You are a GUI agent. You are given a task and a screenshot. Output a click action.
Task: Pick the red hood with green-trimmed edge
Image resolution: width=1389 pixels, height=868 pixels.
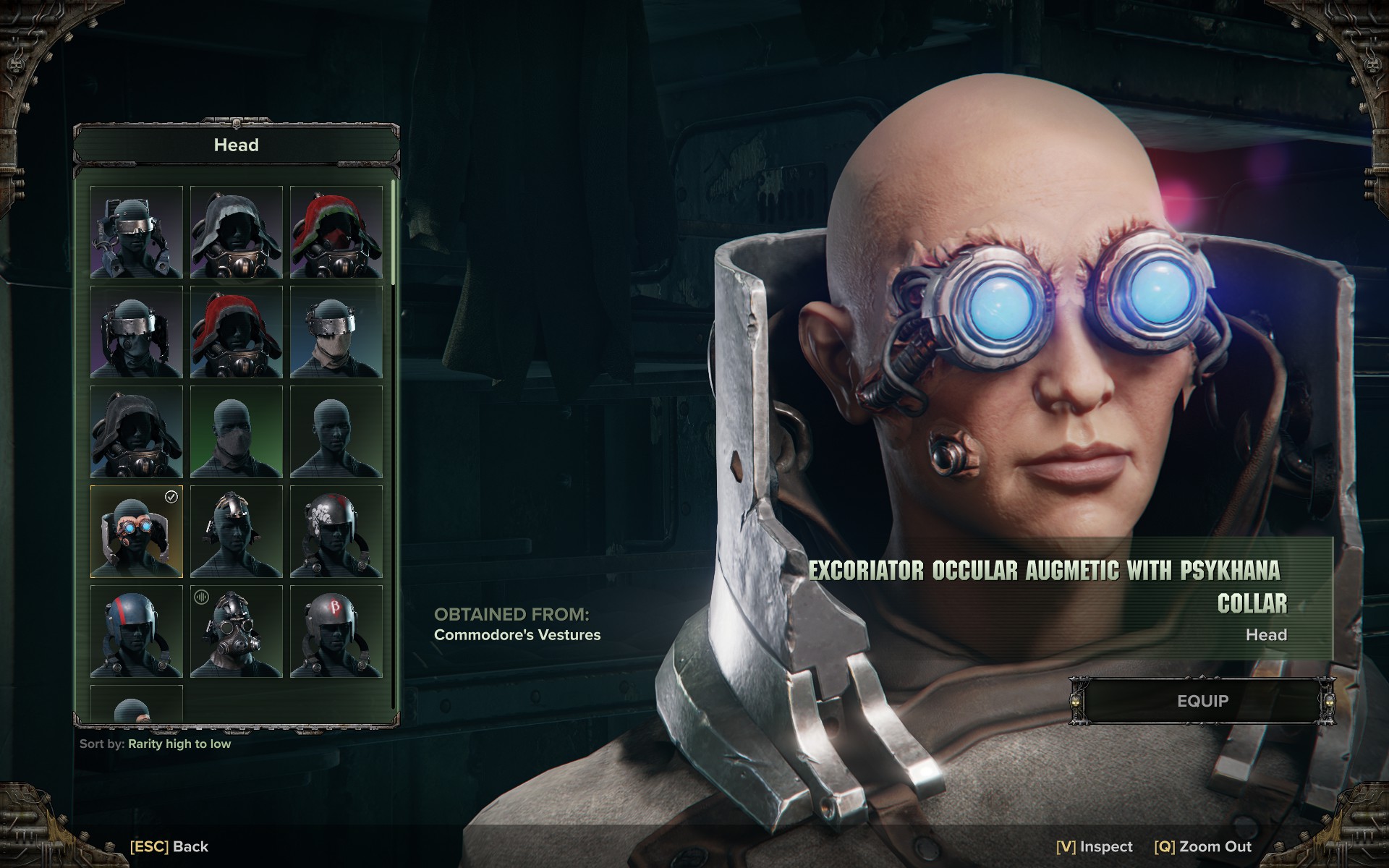pyautogui.click(x=336, y=232)
